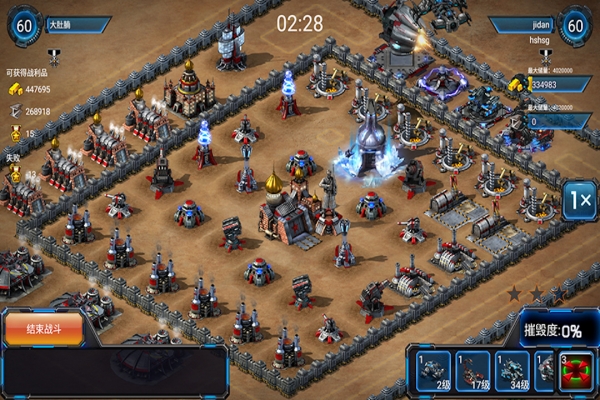Choose the level 17 red unit card
This screenshot has height=400, width=600.
point(472,371)
